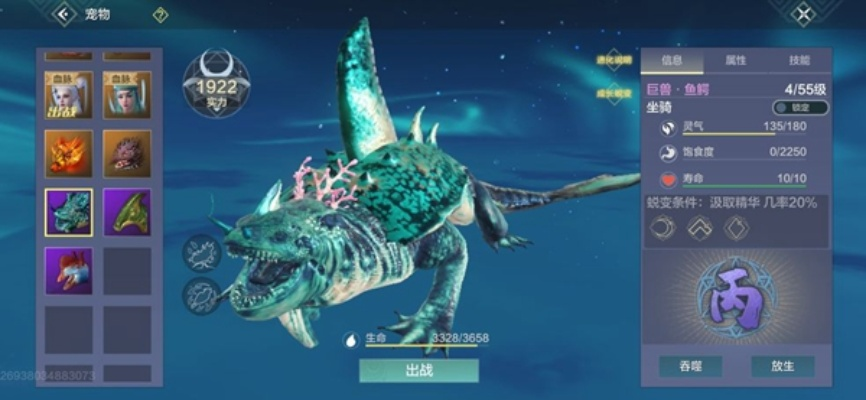Viewport: 866px width, 400px height.
Task: Select the teal-haired character pet portrait
Action: pyautogui.click(x=127, y=95)
